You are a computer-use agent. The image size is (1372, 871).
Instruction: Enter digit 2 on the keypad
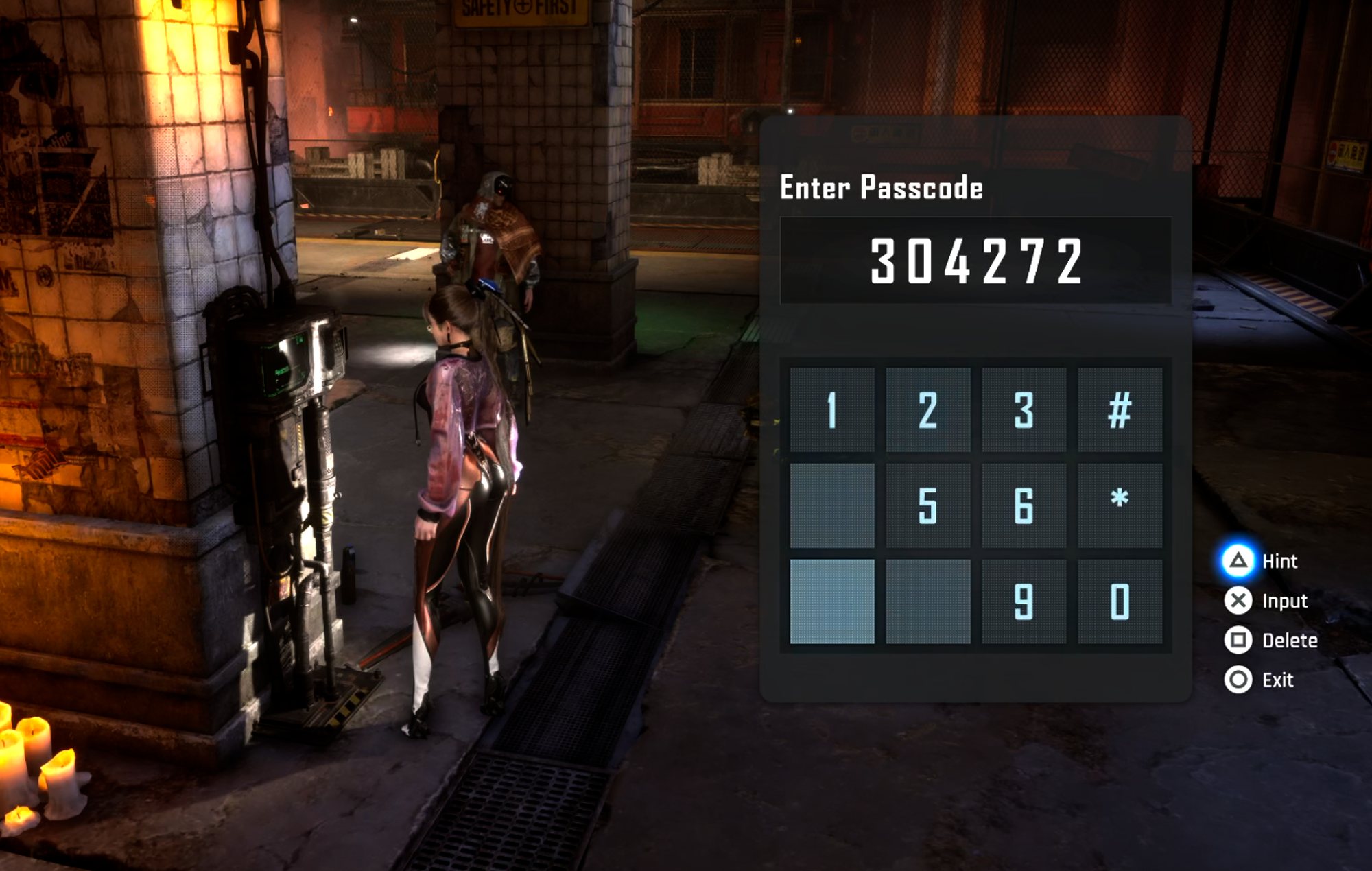pos(927,409)
